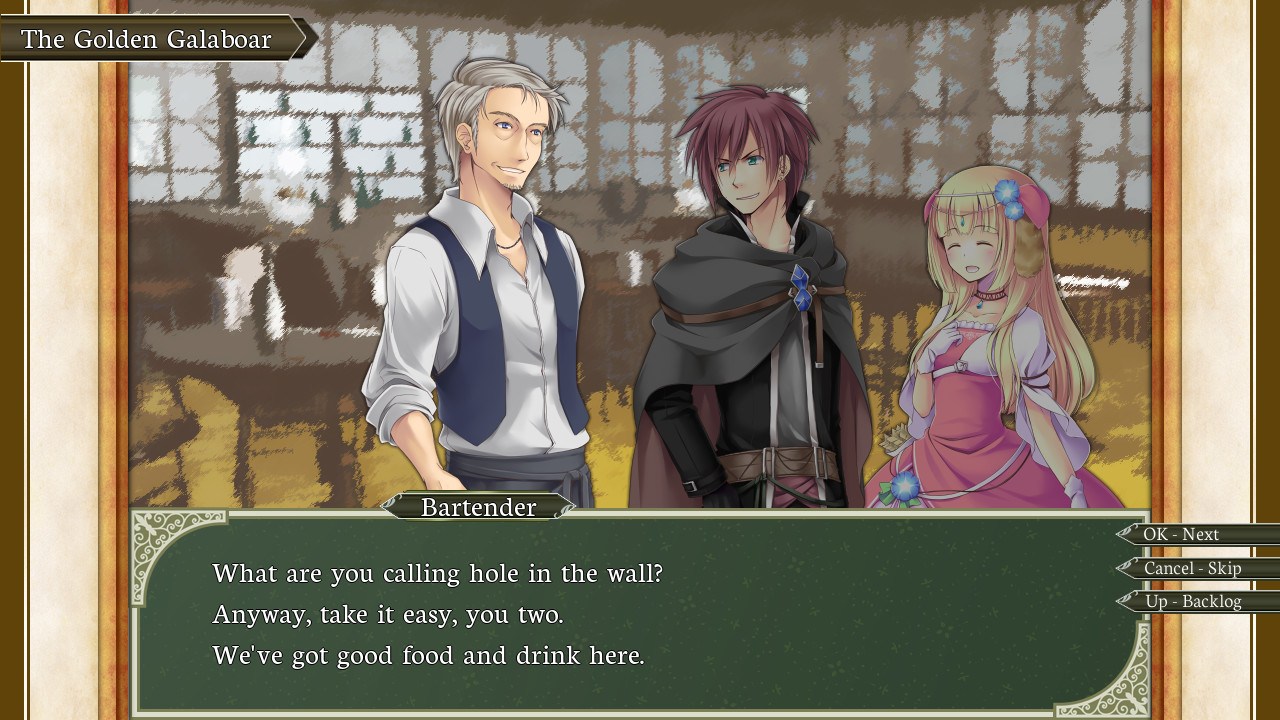Click the flower ornament in the girl's hair

[x=1005, y=190]
